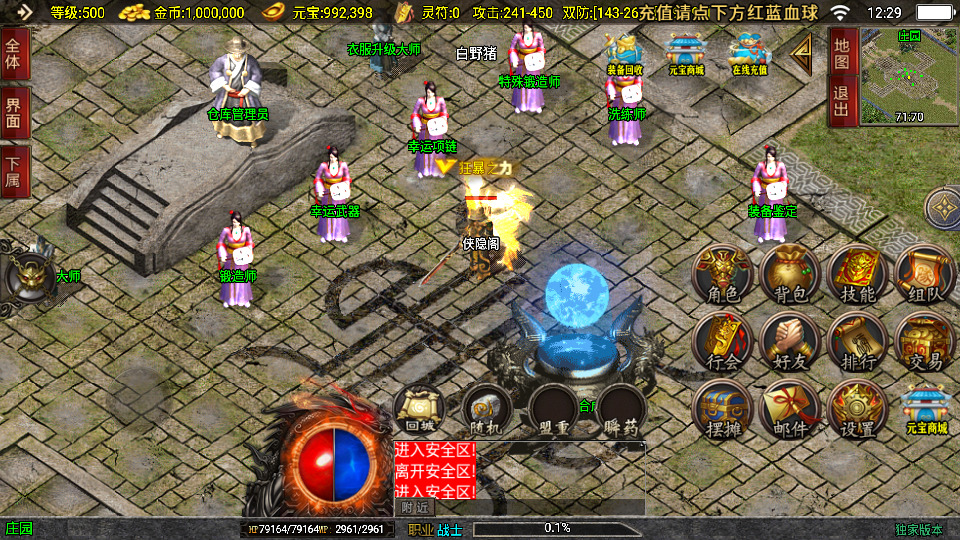Click the 地图 map button
This screenshot has height=540, width=960.
coord(841,53)
